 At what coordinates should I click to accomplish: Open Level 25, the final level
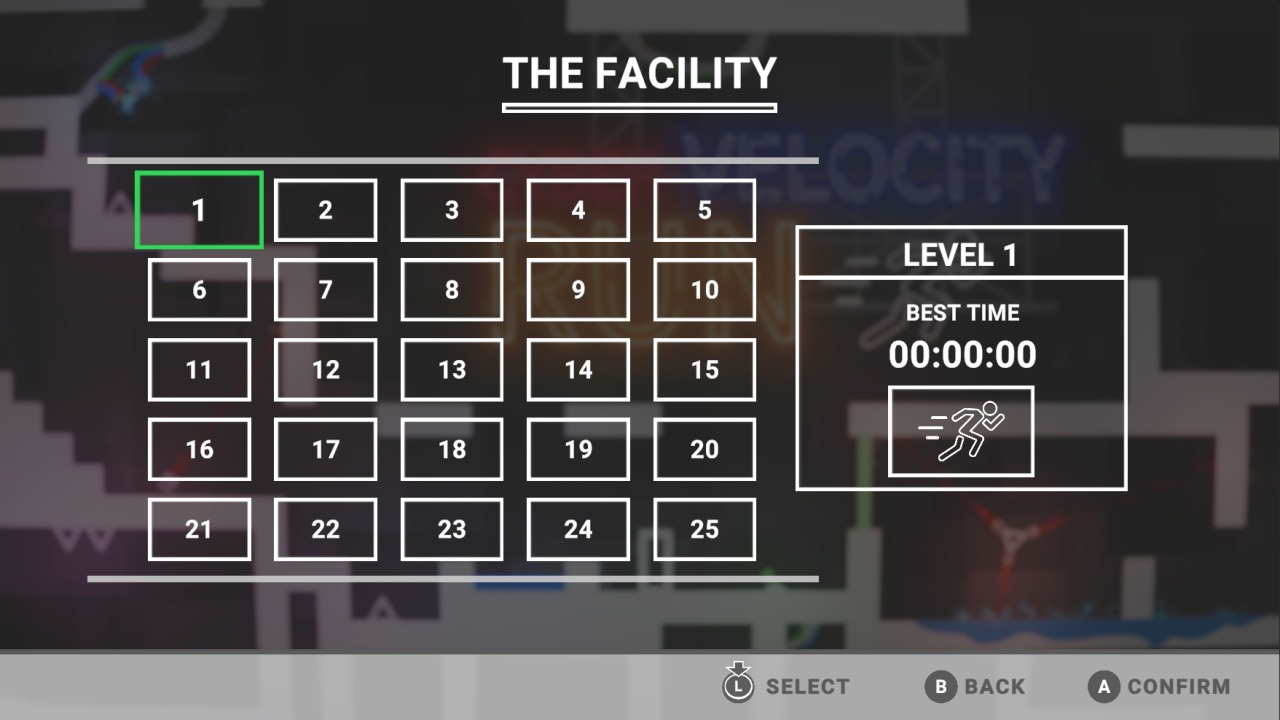pyautogui.click(x=704, y=529)
